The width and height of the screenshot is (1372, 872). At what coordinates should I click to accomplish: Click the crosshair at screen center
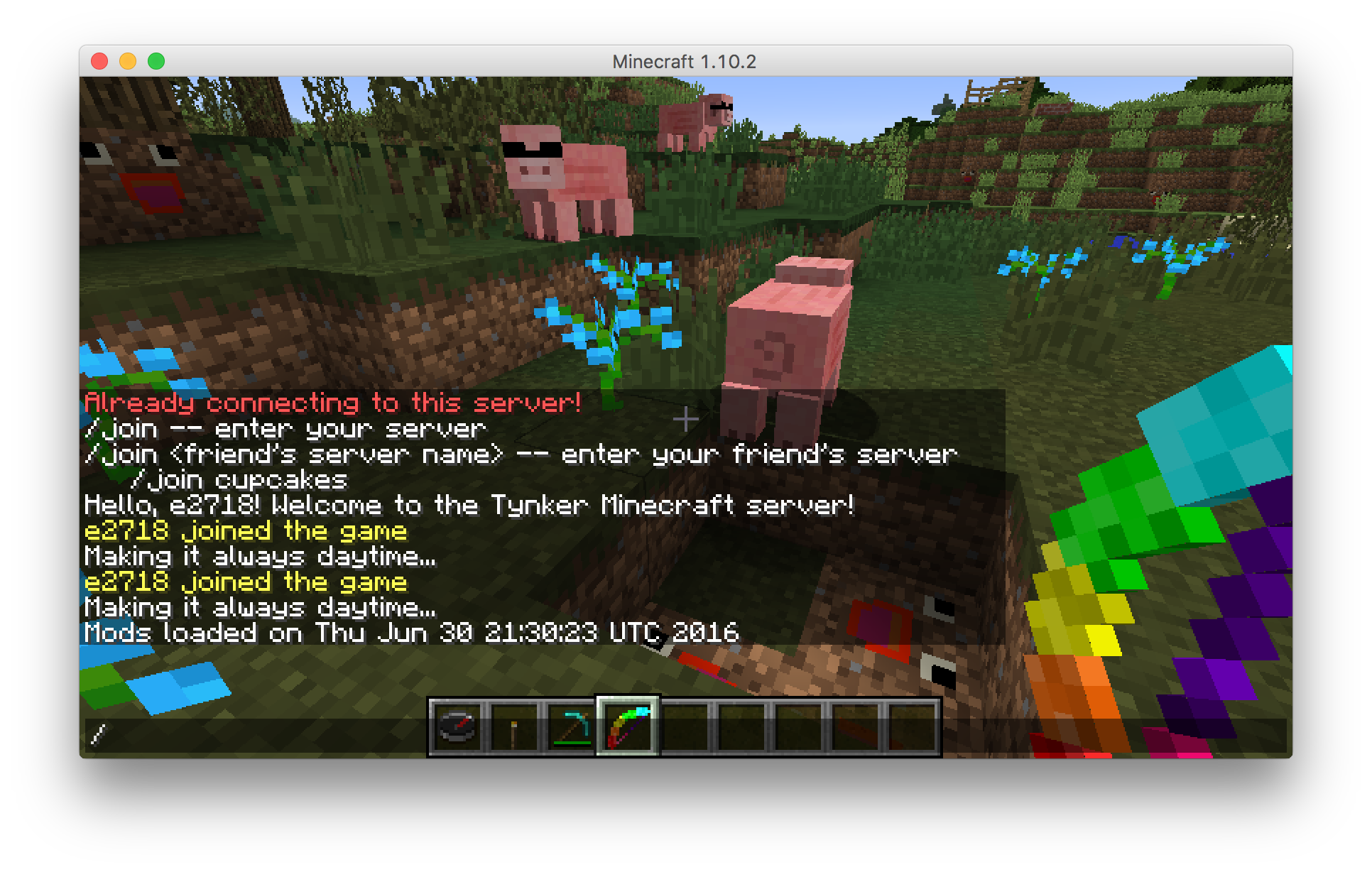tap(686, 419)
